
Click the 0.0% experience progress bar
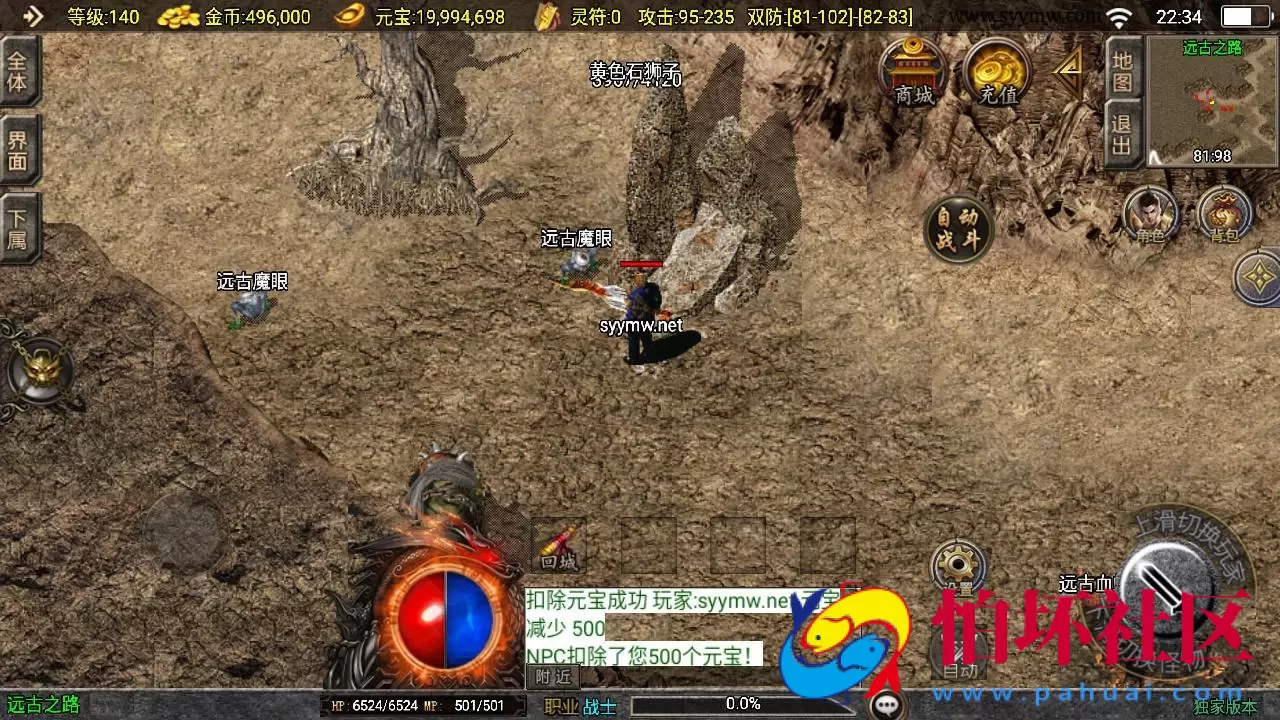point(742,703)
